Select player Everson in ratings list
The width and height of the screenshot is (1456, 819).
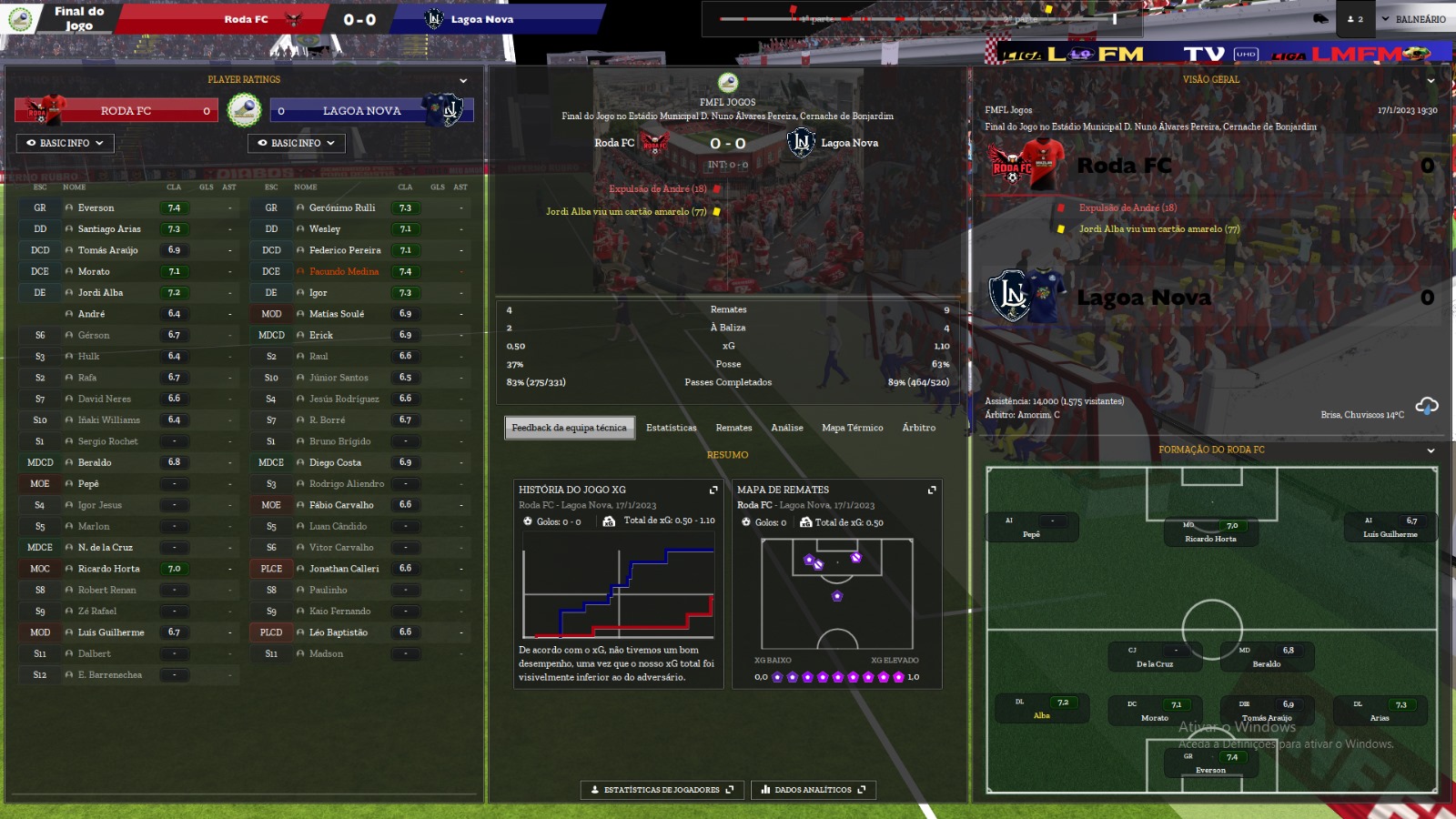pos(96,208)
